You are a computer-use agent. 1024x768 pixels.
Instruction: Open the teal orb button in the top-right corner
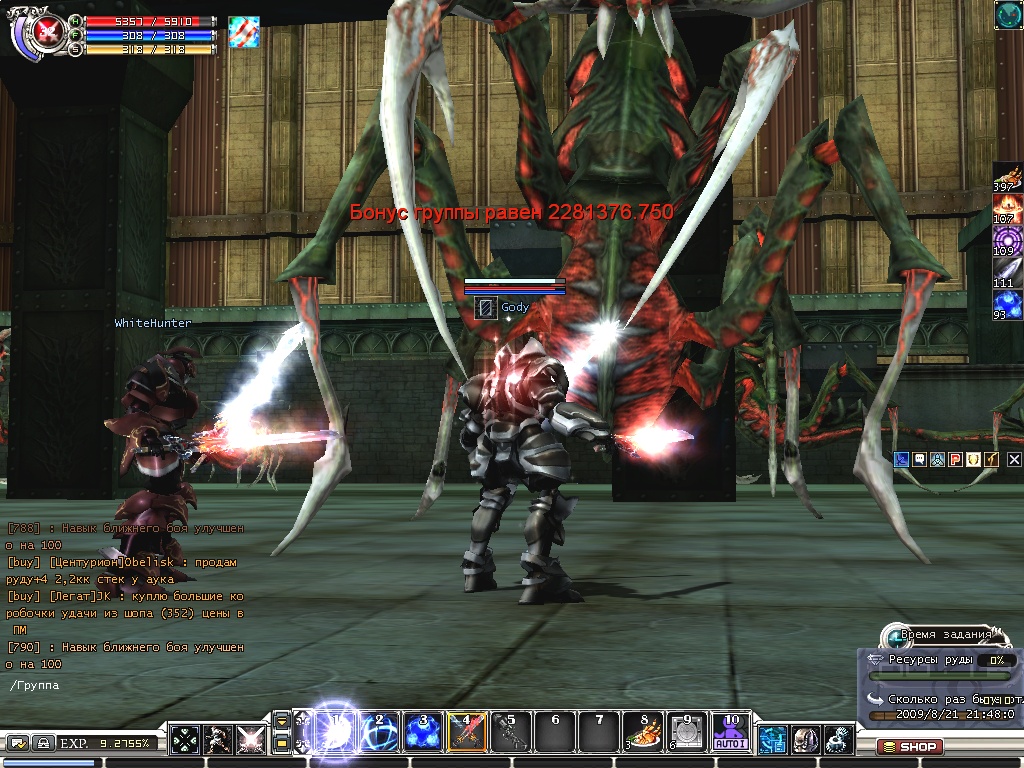pos(1008,14)
